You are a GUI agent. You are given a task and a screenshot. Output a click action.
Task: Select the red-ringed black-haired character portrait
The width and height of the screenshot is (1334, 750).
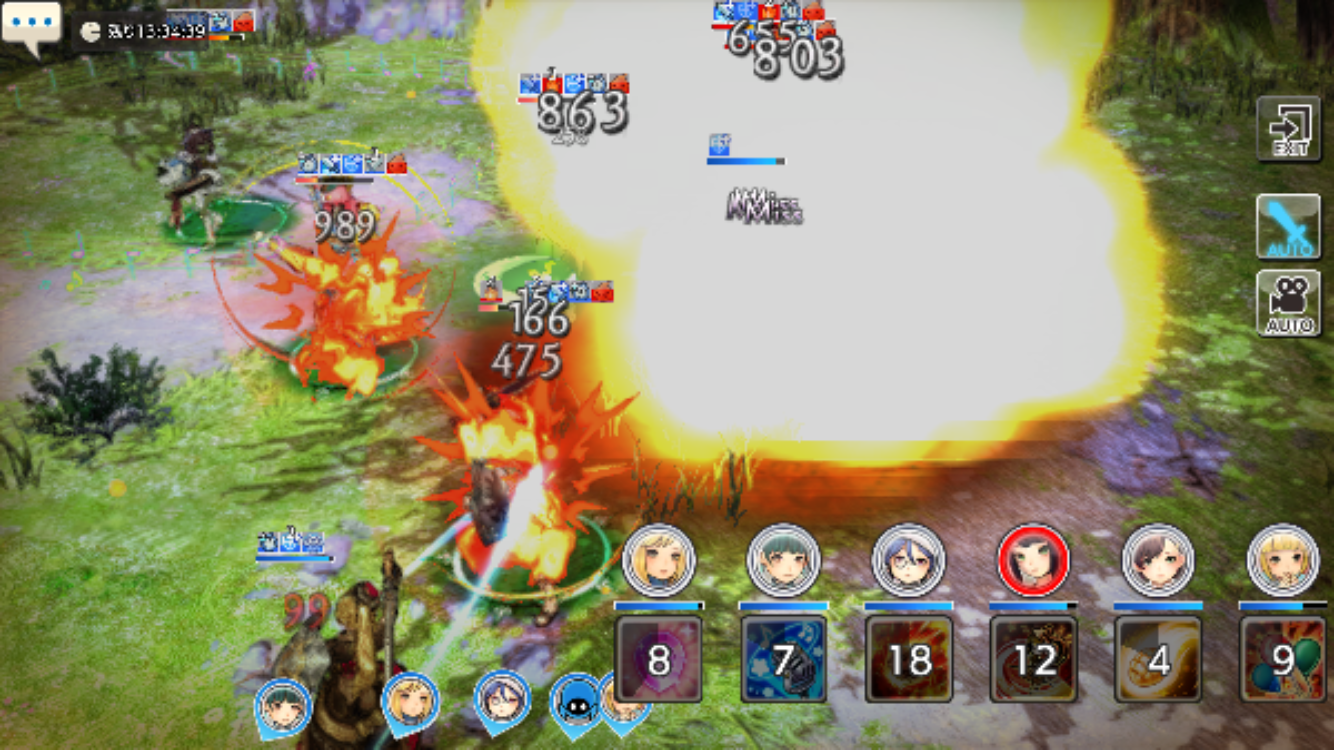(x=1034, y=560)
